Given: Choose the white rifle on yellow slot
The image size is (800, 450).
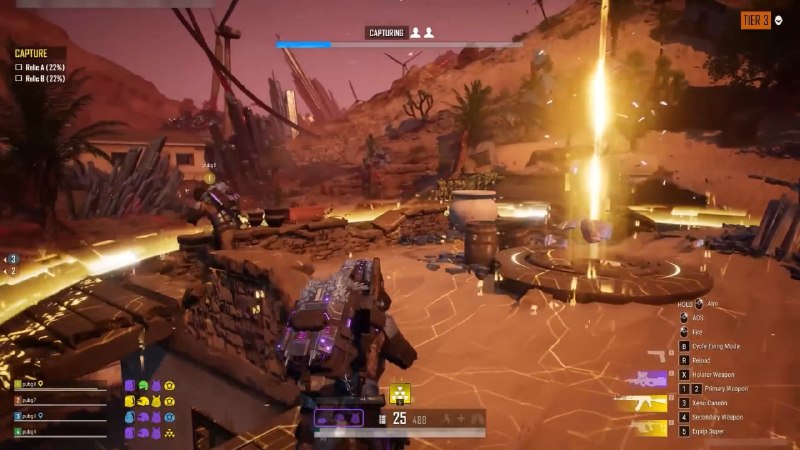Looking at the screenshot, I should 642,403.
